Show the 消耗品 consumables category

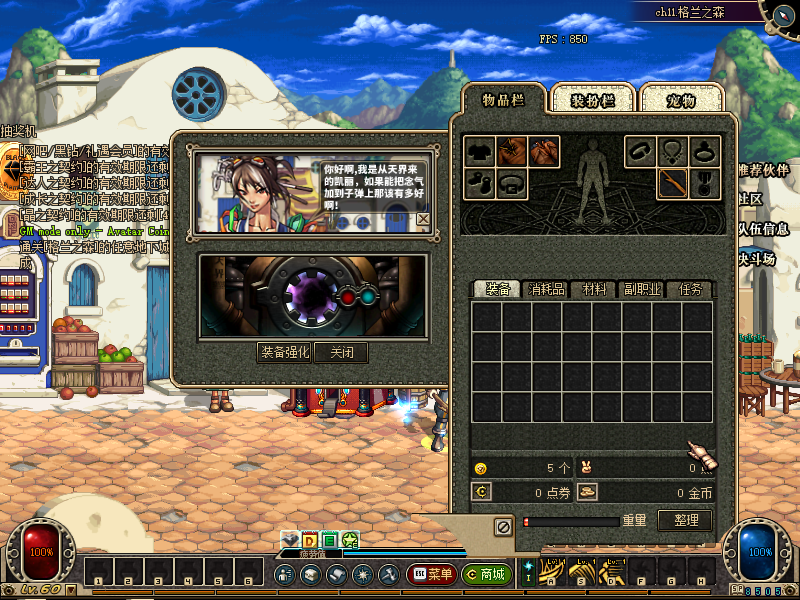pyautogui.click(x=546, y=289)
